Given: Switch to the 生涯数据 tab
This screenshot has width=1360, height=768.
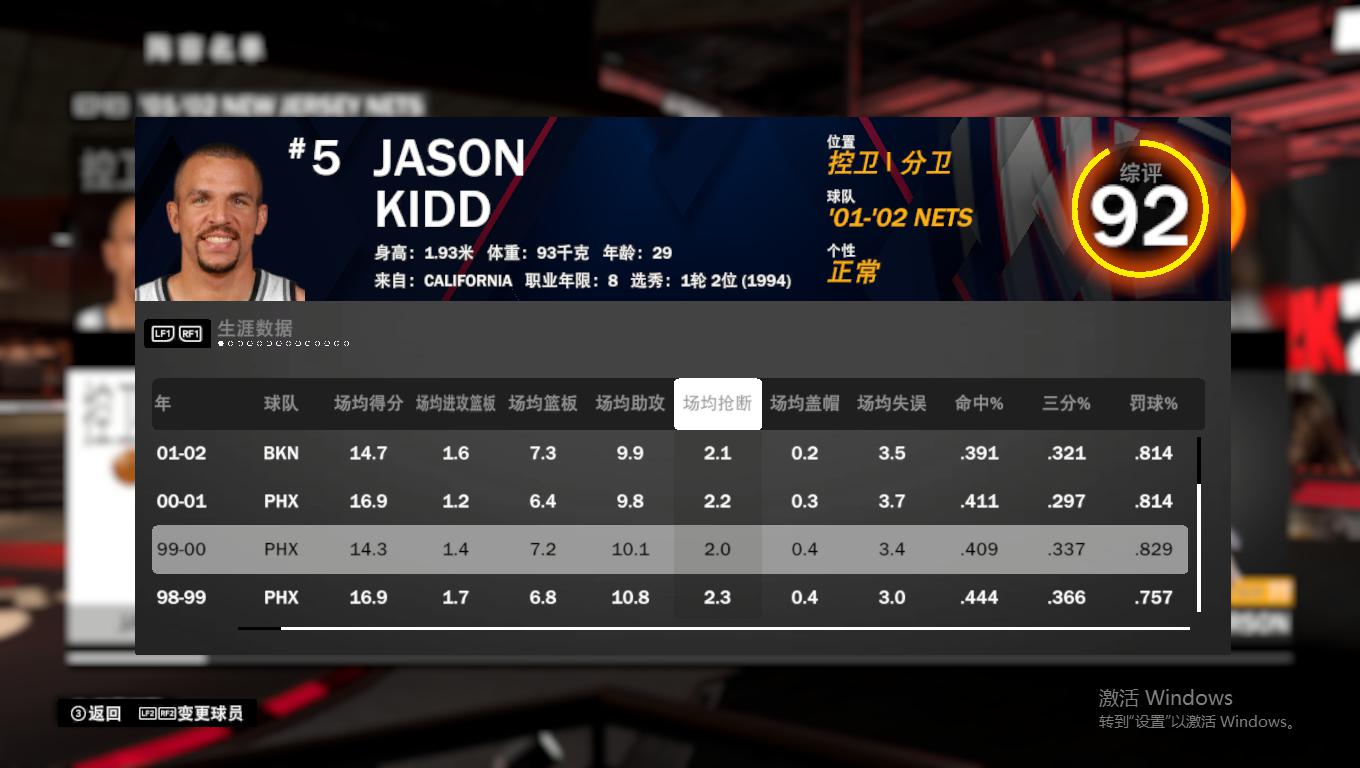Looking at the screenshot, I should point(254,328).
